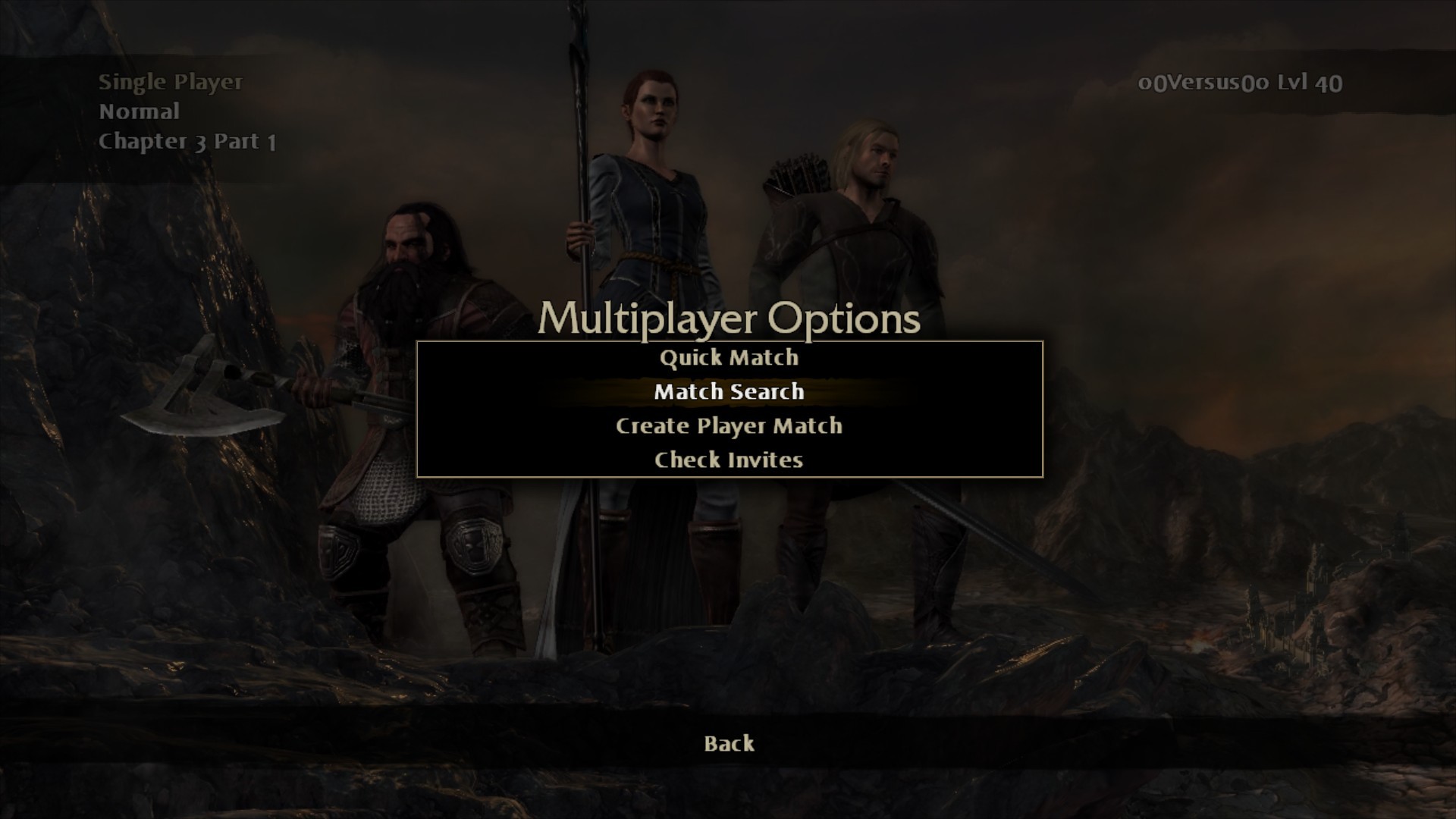Check Invites in the multiplayer menu
The image size is (1456, 819).
(729, 460)
